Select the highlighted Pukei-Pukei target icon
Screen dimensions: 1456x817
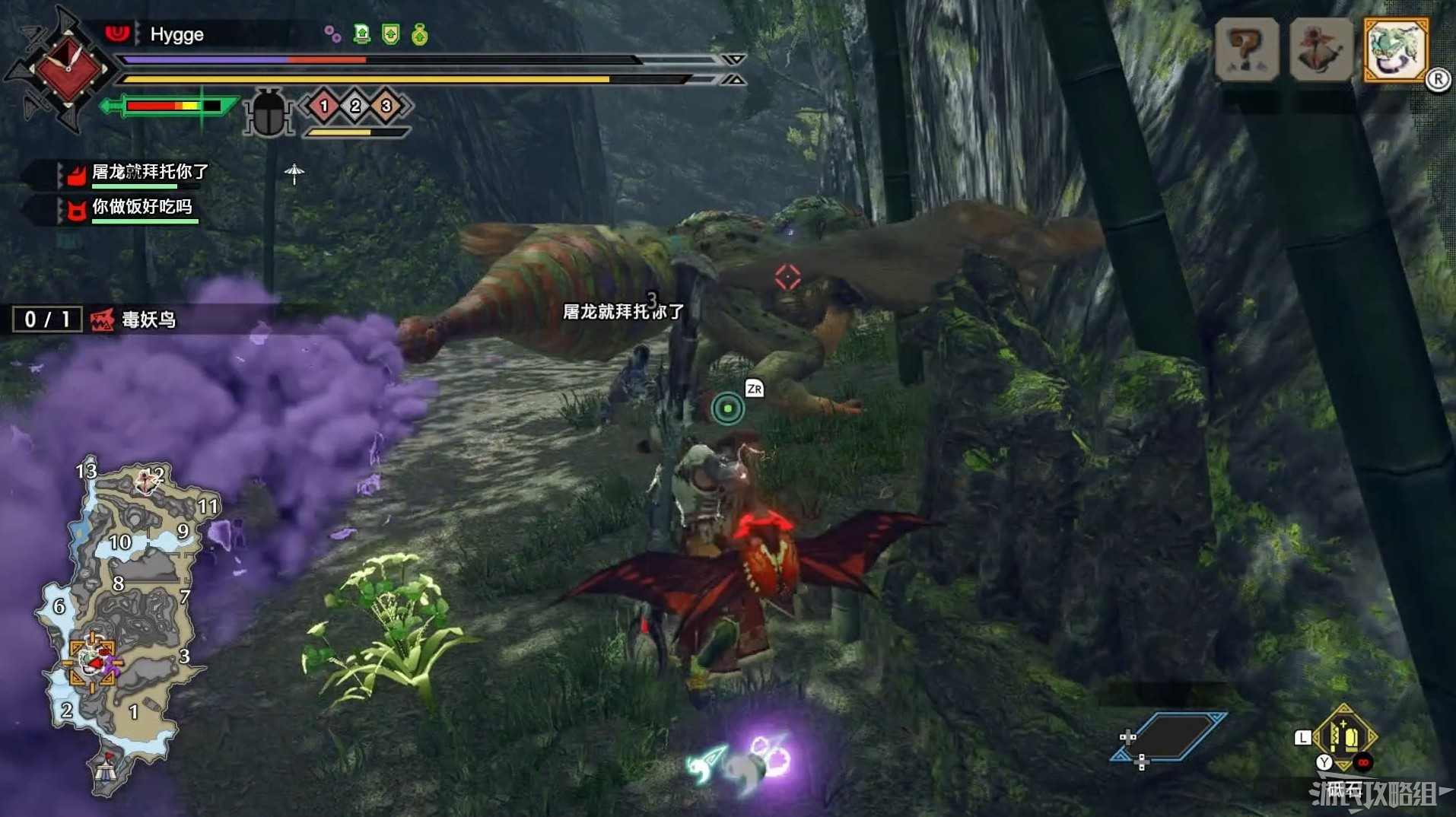pos(1396,50)
